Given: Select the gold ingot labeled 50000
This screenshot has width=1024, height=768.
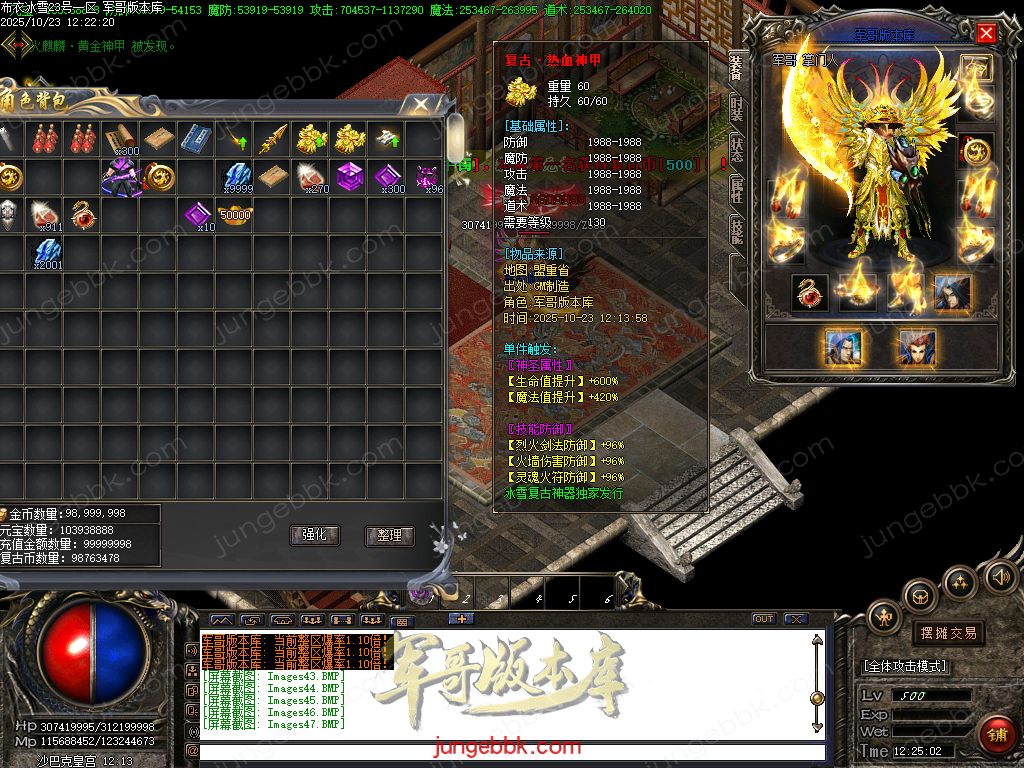Looking at the screenshot, I should tap(235, 214).
